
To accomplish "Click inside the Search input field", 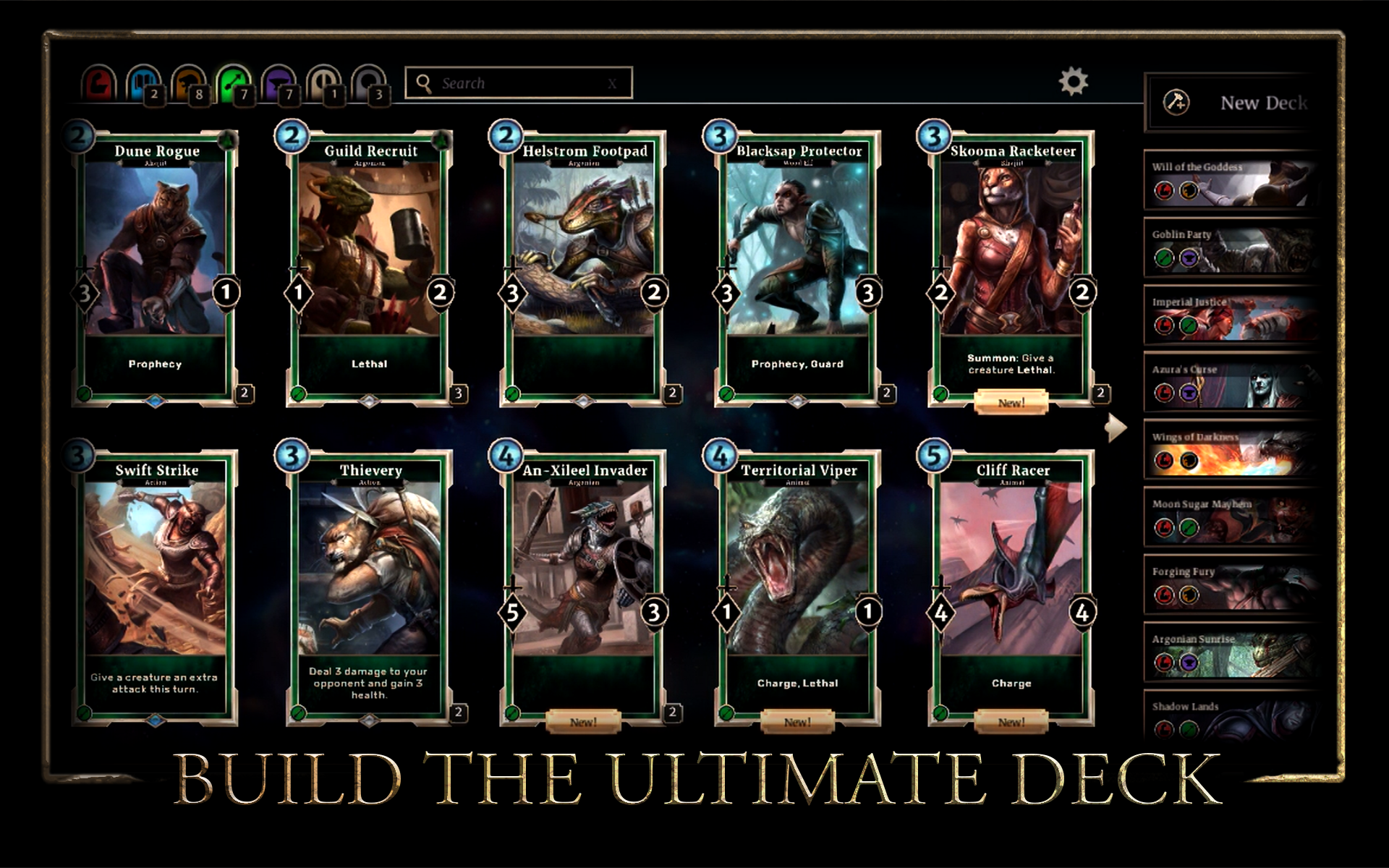I will click(514, 82).
